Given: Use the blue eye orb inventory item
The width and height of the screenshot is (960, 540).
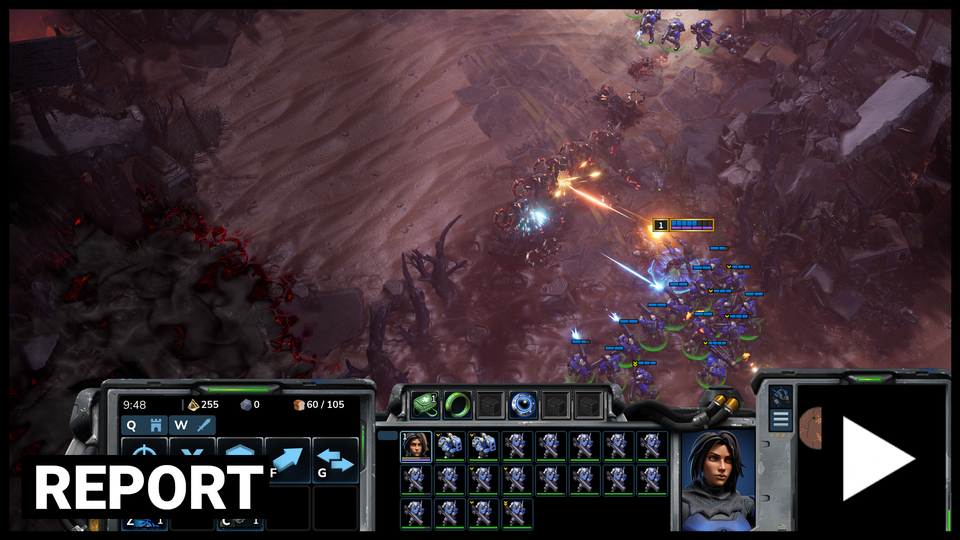Looking at the screenshot, I should click(x=523, y=405).
